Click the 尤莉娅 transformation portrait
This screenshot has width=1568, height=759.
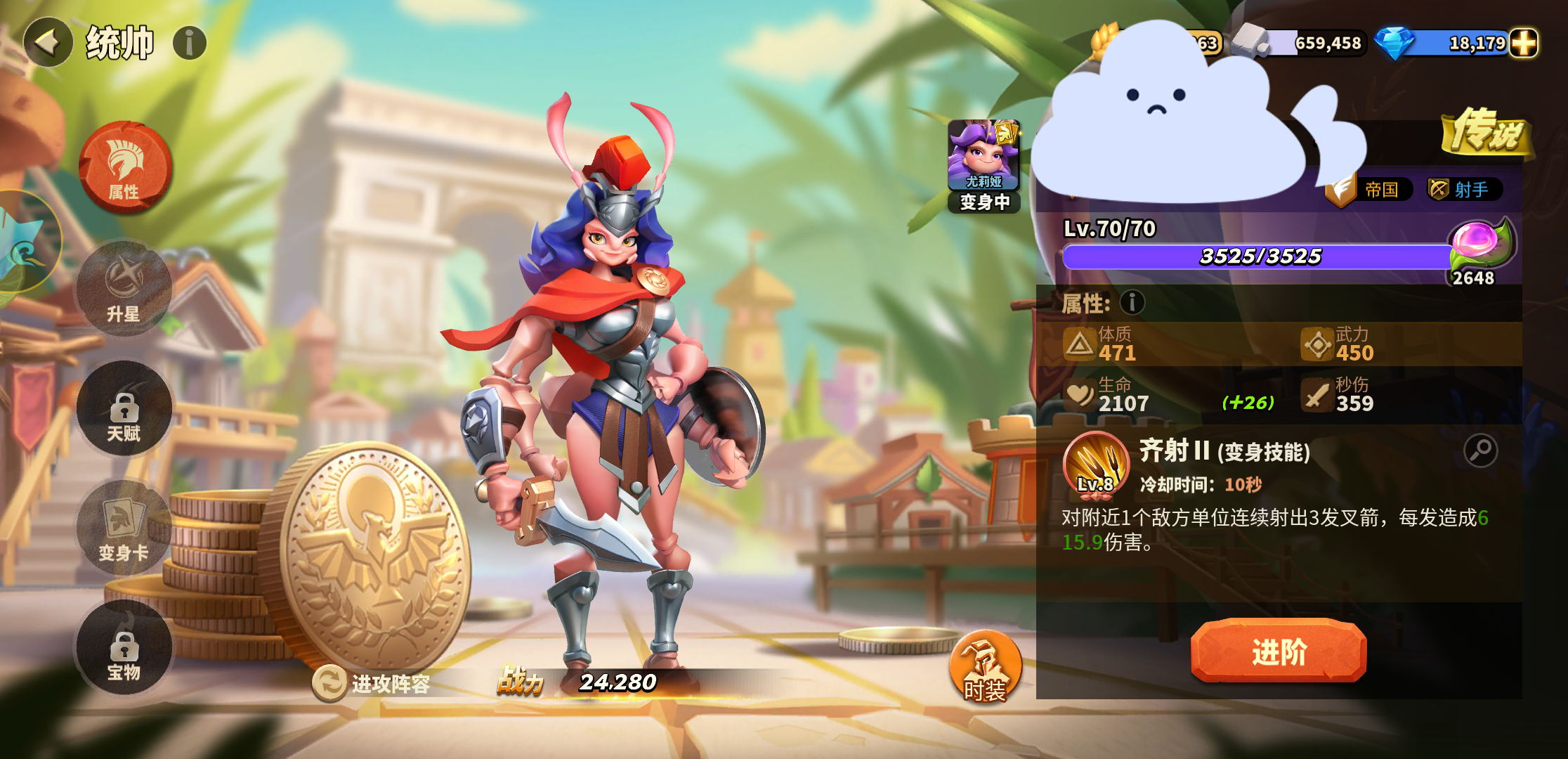[984, 165]
